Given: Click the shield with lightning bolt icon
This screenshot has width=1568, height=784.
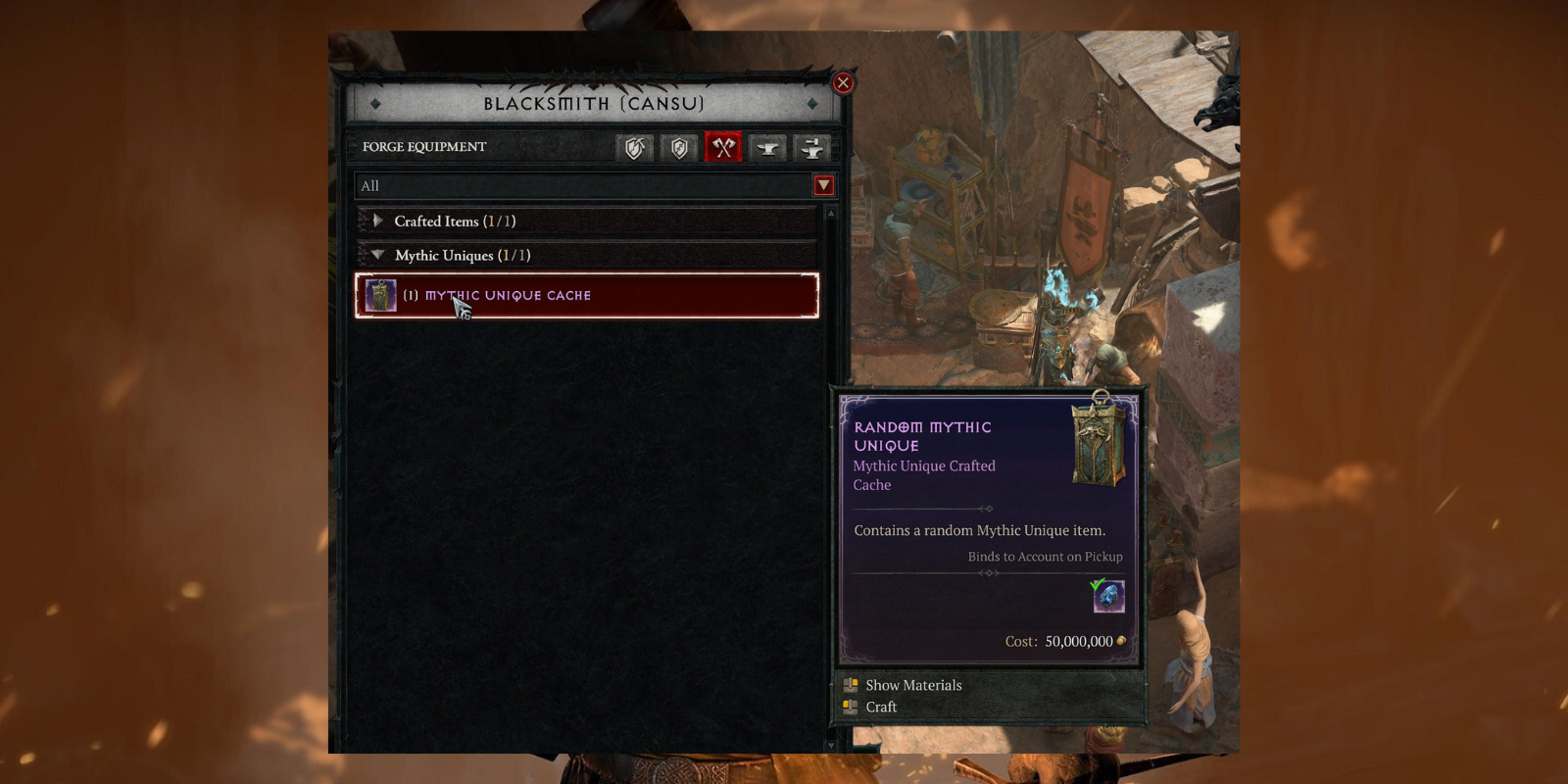Looking at the screenshot, I should click(680, 148).
